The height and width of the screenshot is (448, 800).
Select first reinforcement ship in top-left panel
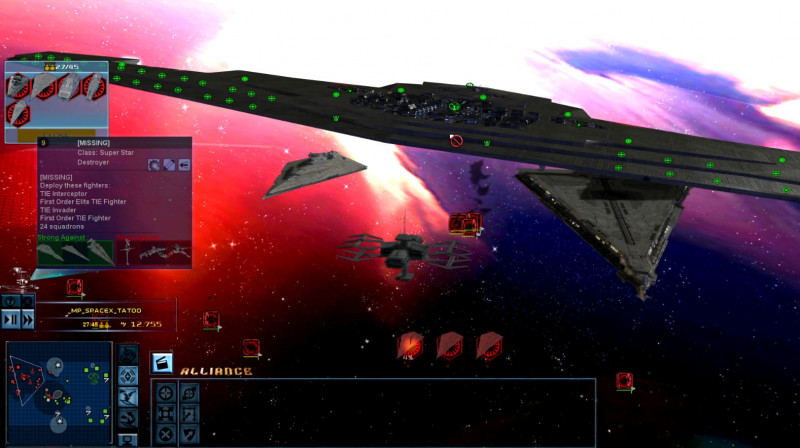click(20, 86)
